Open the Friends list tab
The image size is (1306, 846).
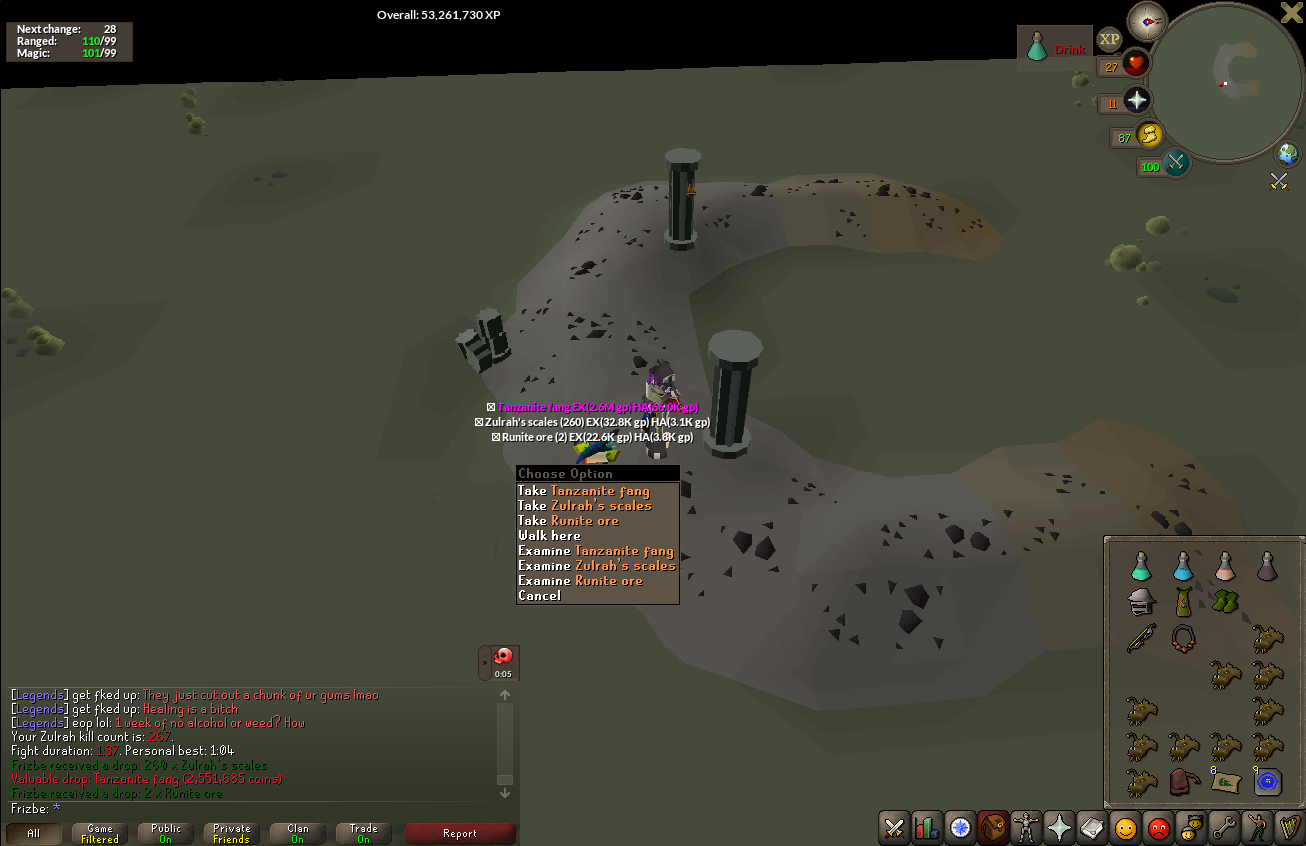click(1125, 828)
